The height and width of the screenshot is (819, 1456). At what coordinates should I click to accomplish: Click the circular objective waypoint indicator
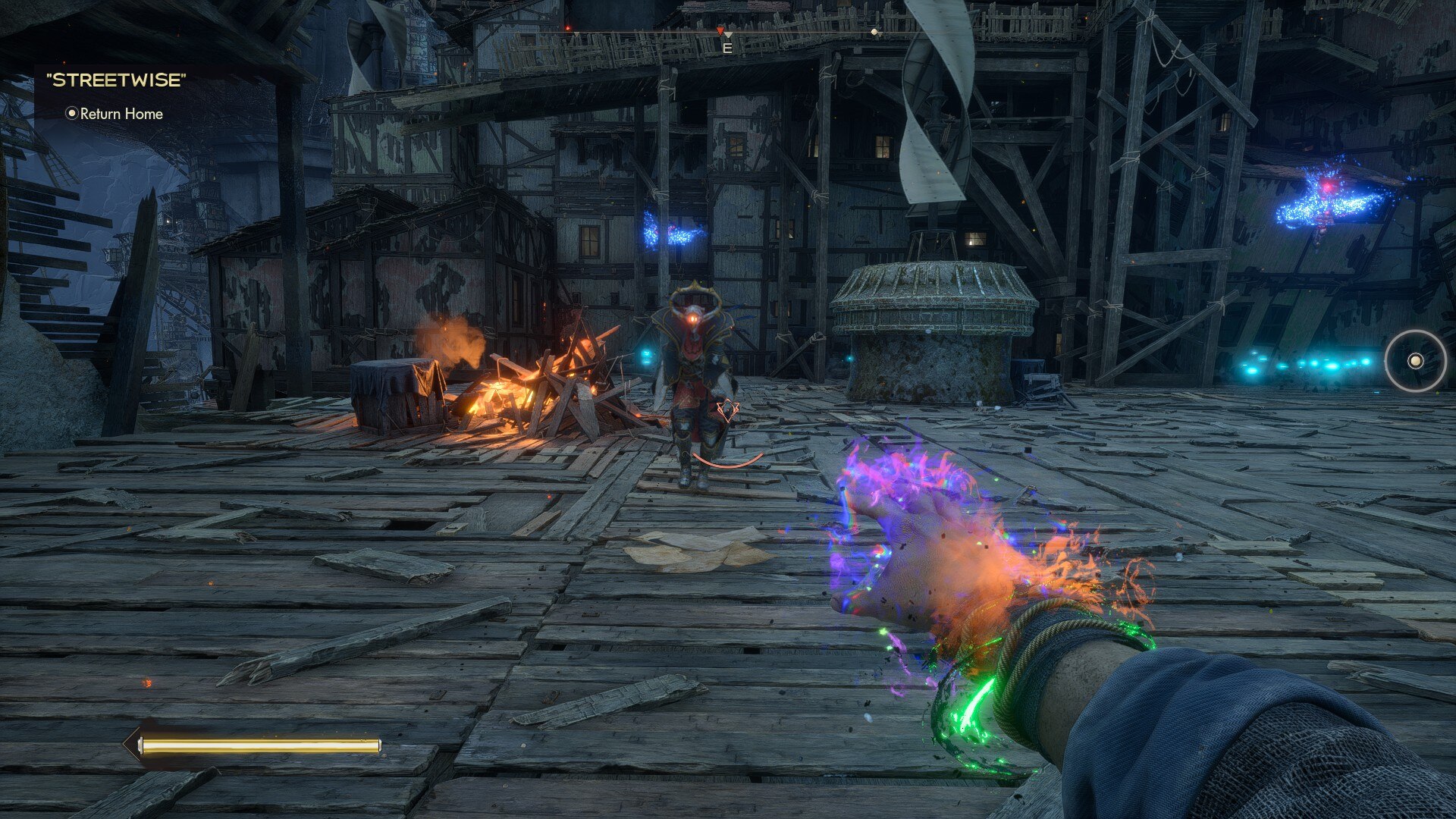1415,361
